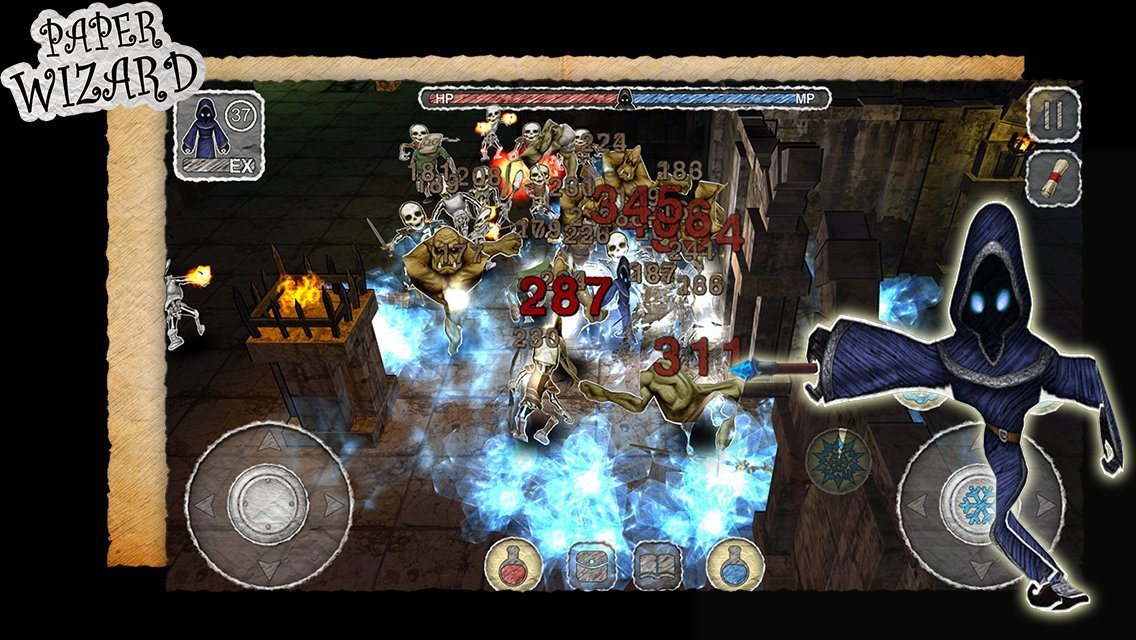Viewport: 1136px width, 640px height.
Task: Open the spellbook
Action: [656, 566]
